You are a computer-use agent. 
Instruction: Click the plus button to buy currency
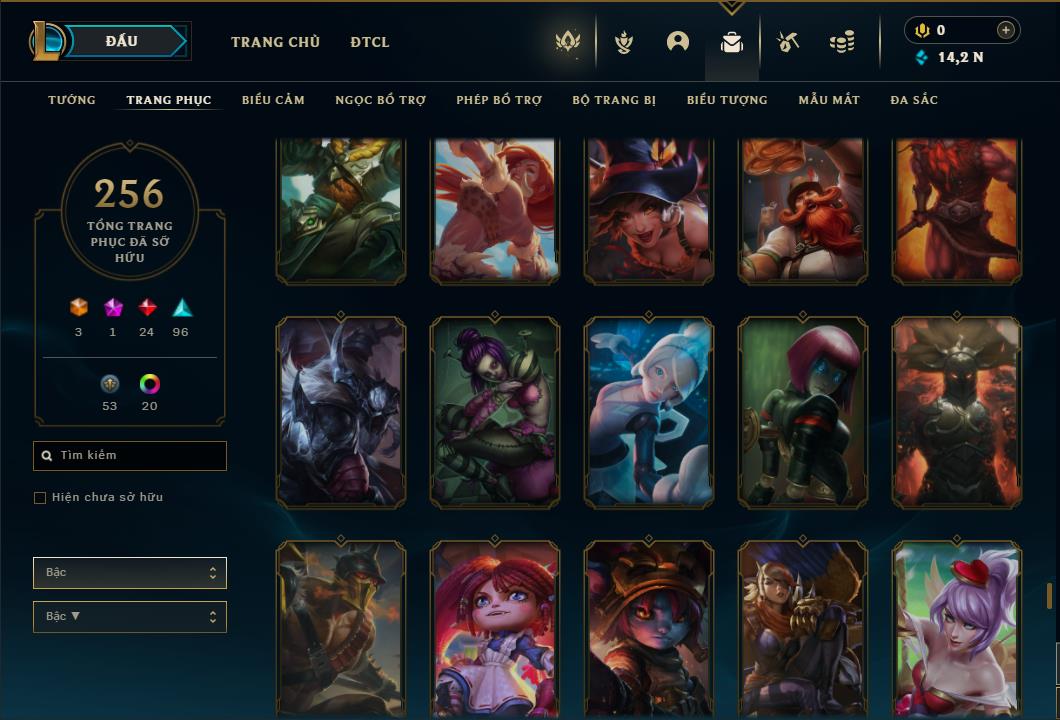pyautogui.click(x=1006, y=30)
